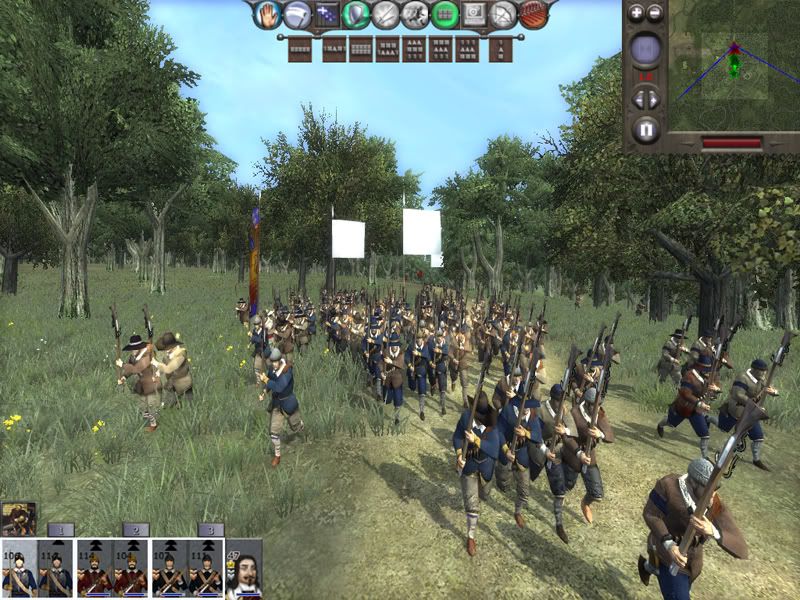Click the red brick wall icon
This screenshot has width=800, height=600.
pyautogui.click(x=532, y=14)
